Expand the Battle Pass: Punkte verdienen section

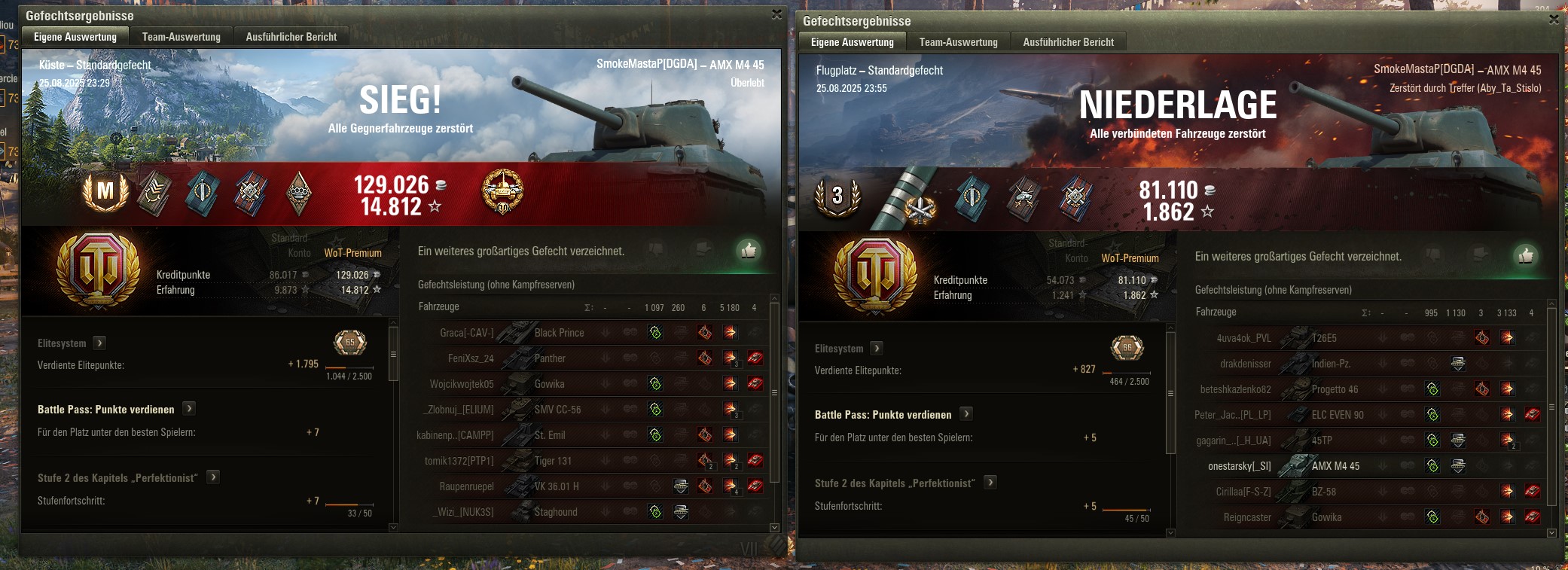pos(189,409)
